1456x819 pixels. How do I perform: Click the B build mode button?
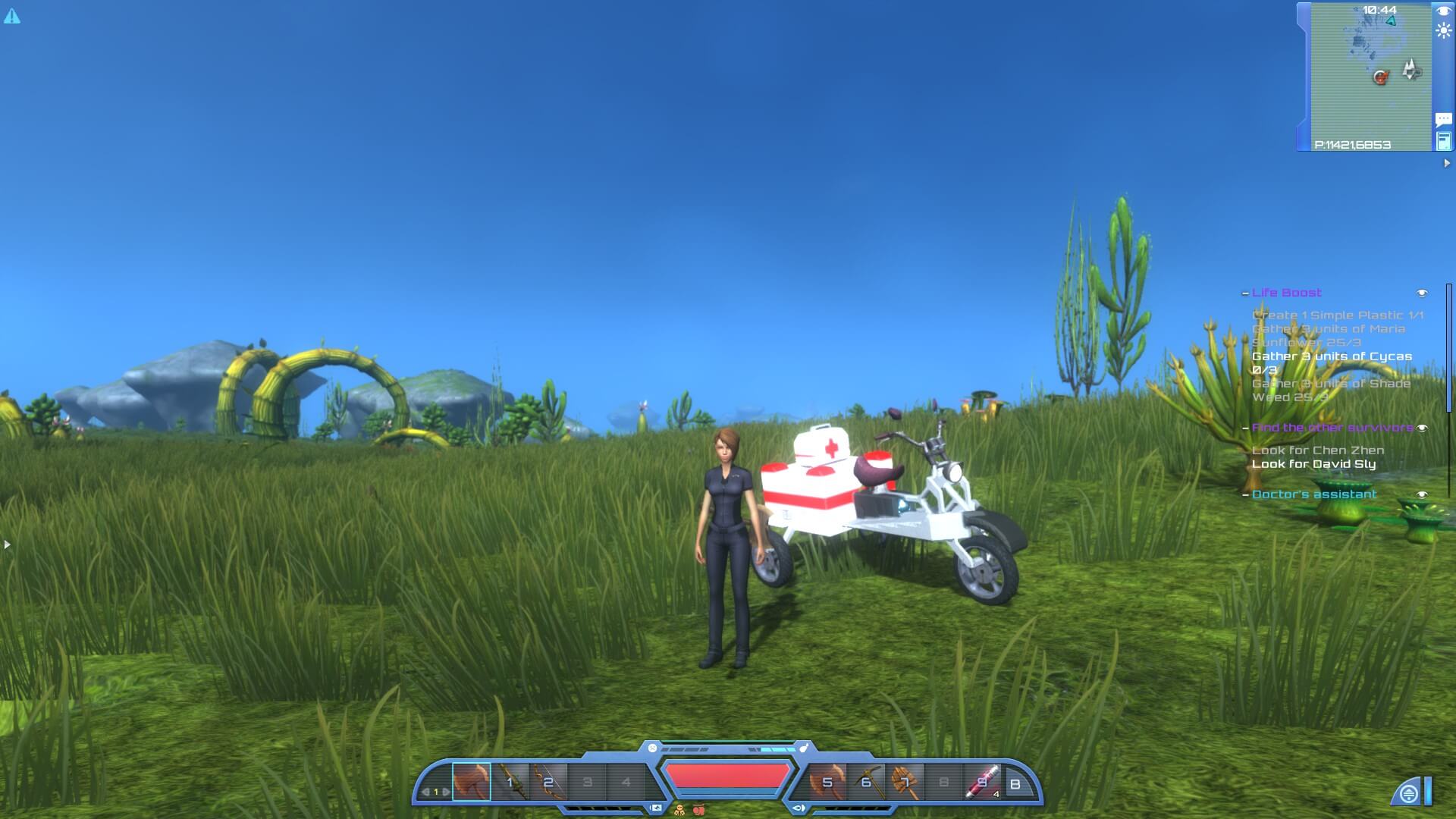coord(1015,784)
